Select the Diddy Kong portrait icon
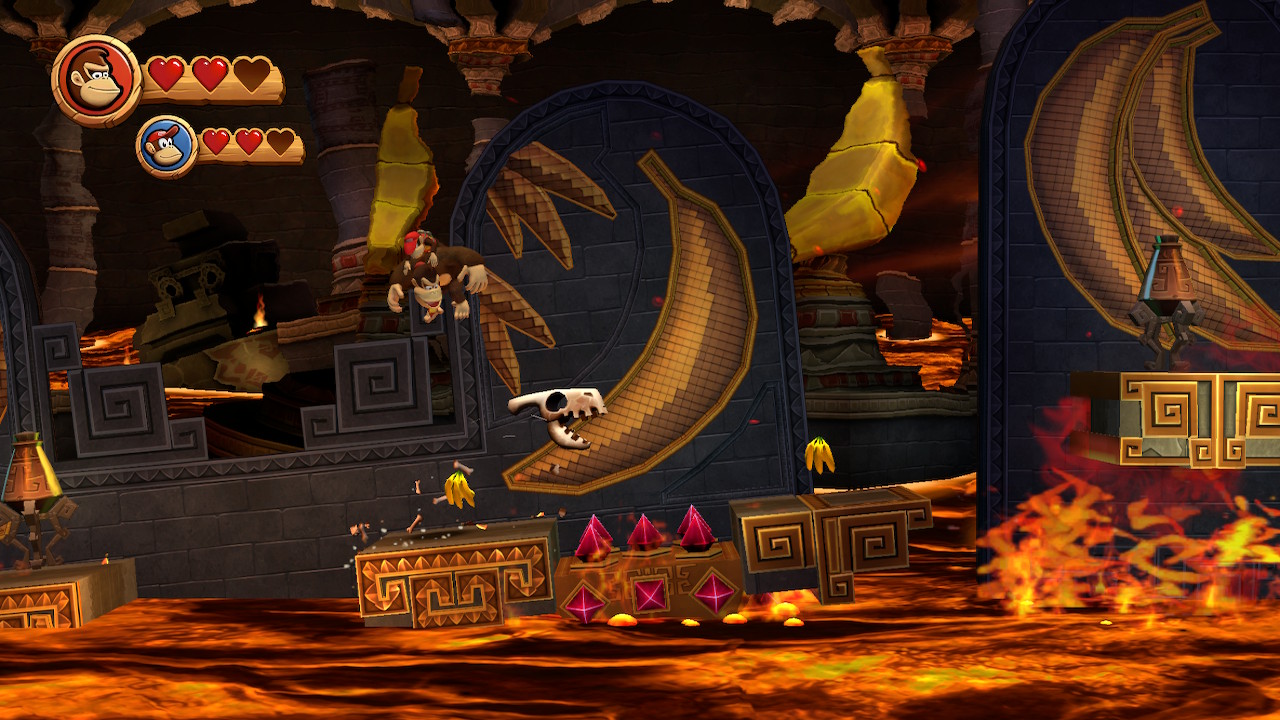 point(166,146)
